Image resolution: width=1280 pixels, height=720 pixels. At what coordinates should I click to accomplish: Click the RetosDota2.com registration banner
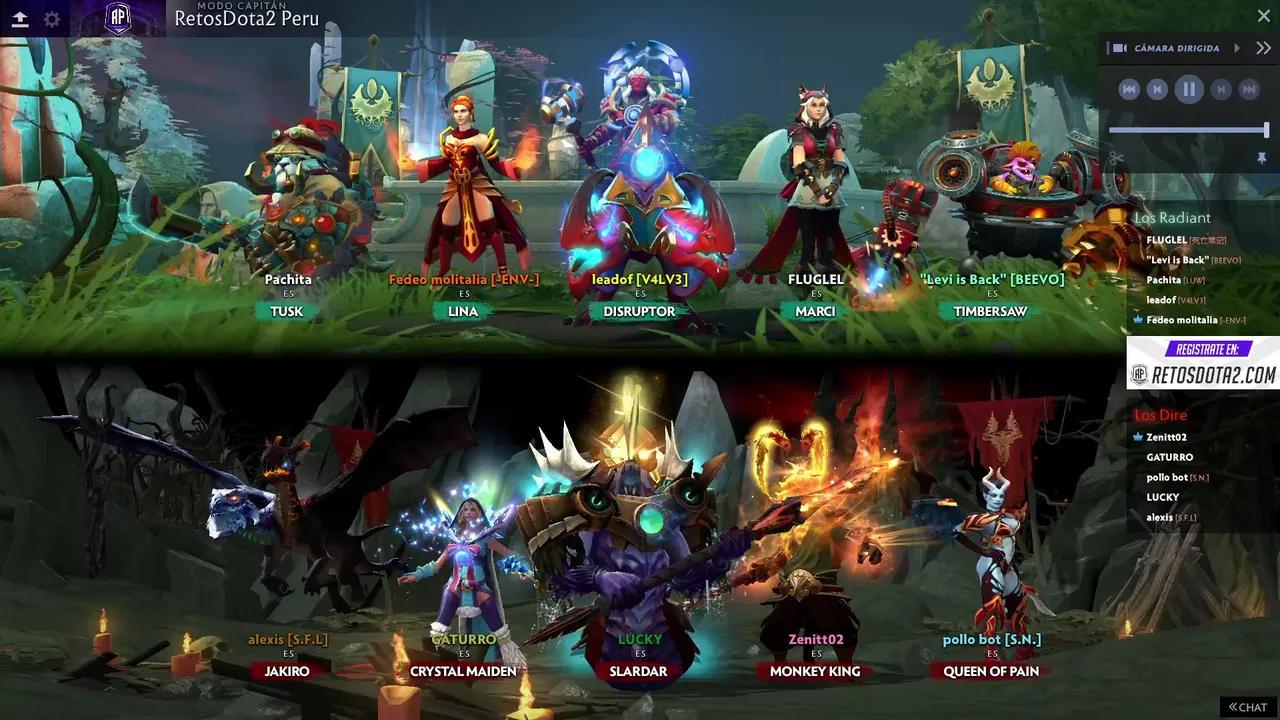pyautogui.click(x=1203, y=363)
